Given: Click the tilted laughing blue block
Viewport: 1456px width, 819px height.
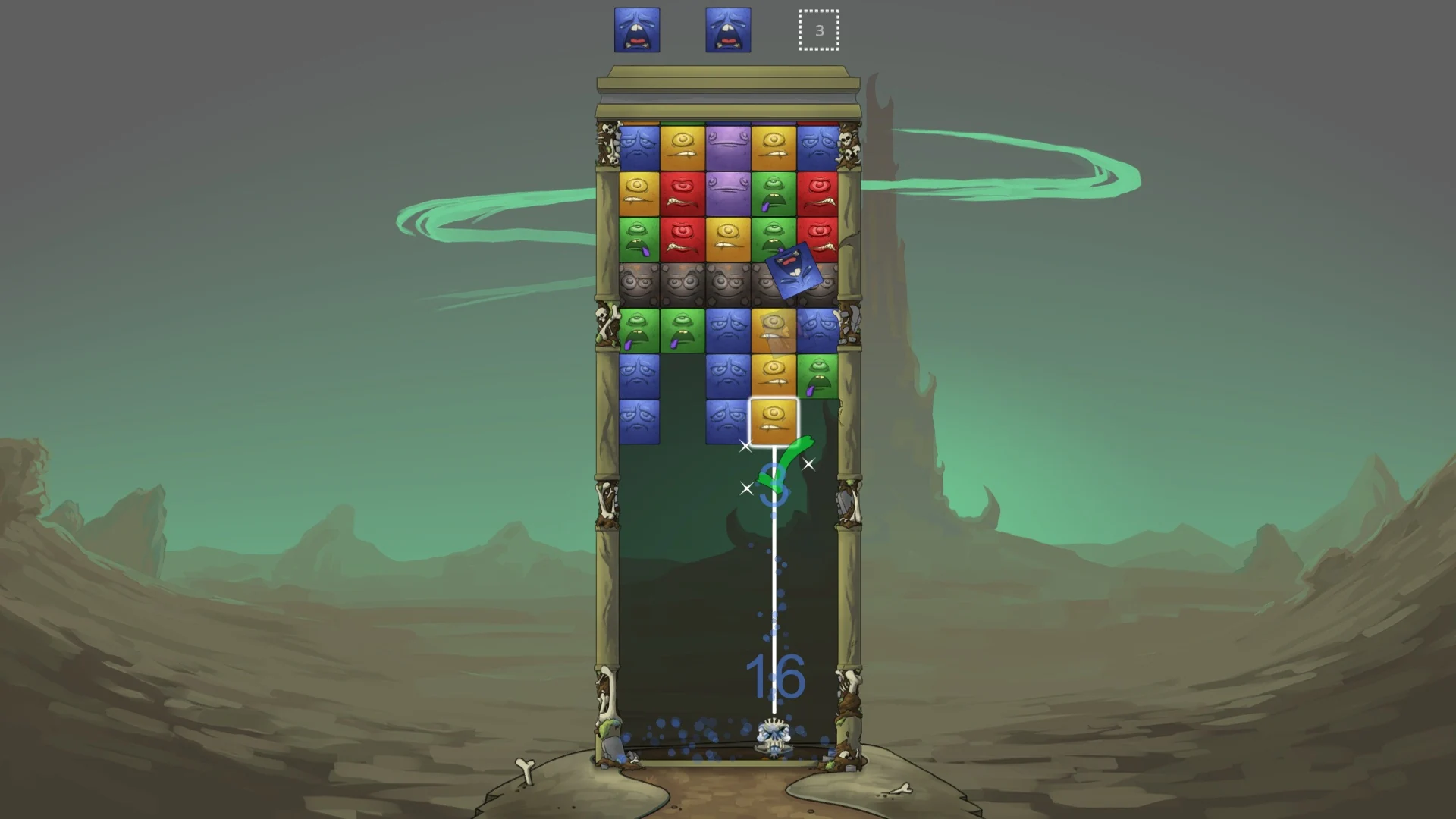Looking at the screenshot, I should [x=795, y=272].
